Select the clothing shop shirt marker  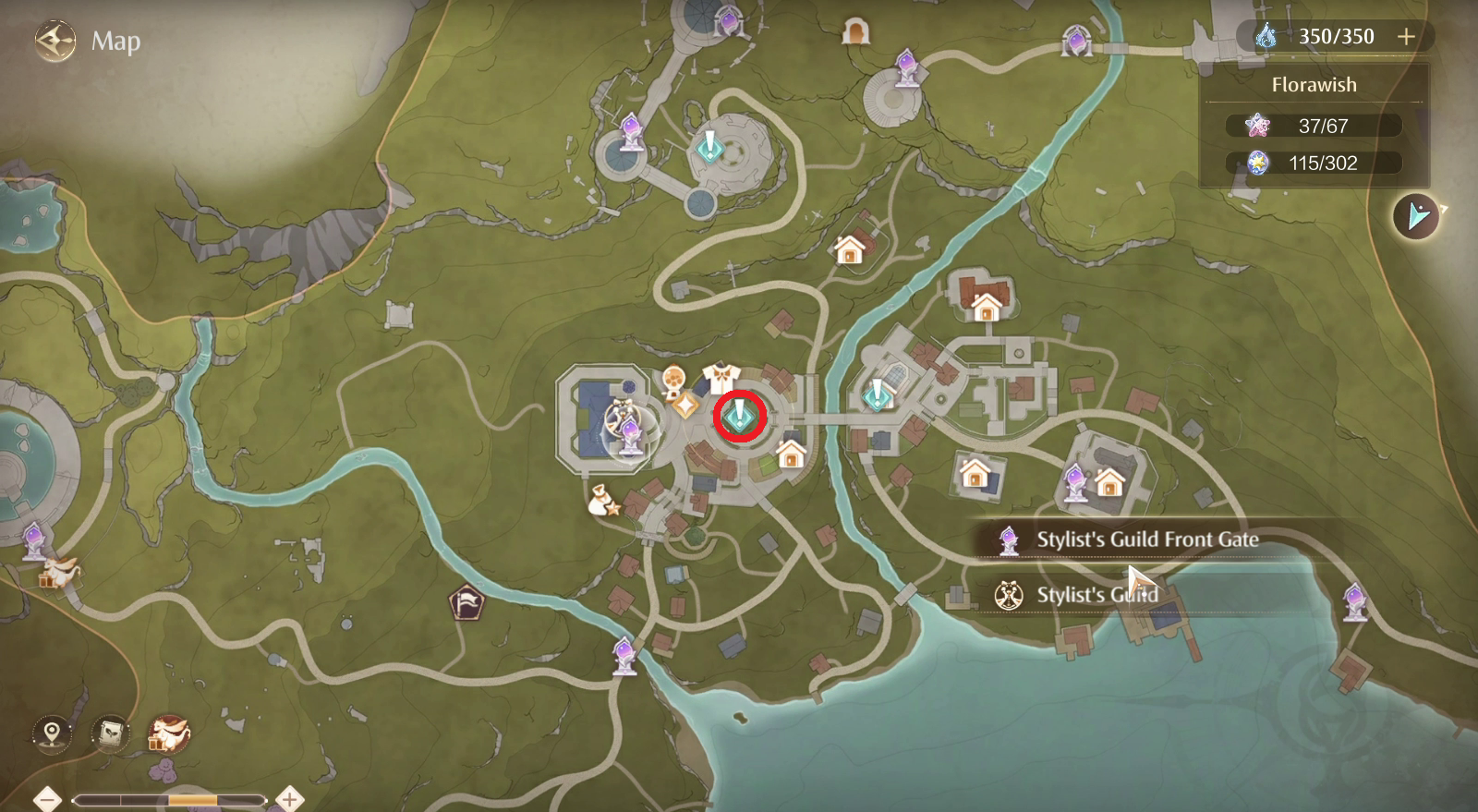721,377
